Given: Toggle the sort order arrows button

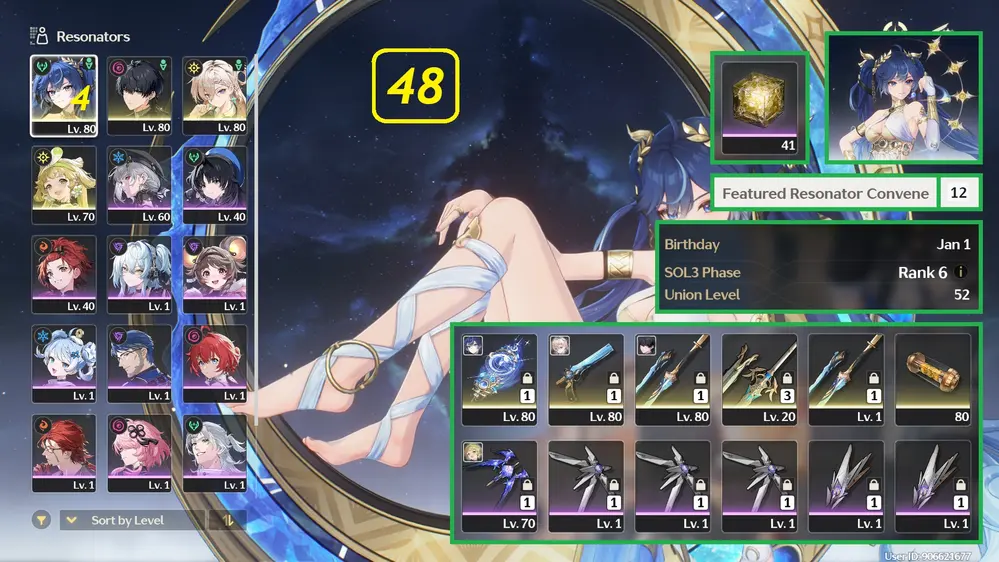Looking at the screenshot, I should (229, 520).
